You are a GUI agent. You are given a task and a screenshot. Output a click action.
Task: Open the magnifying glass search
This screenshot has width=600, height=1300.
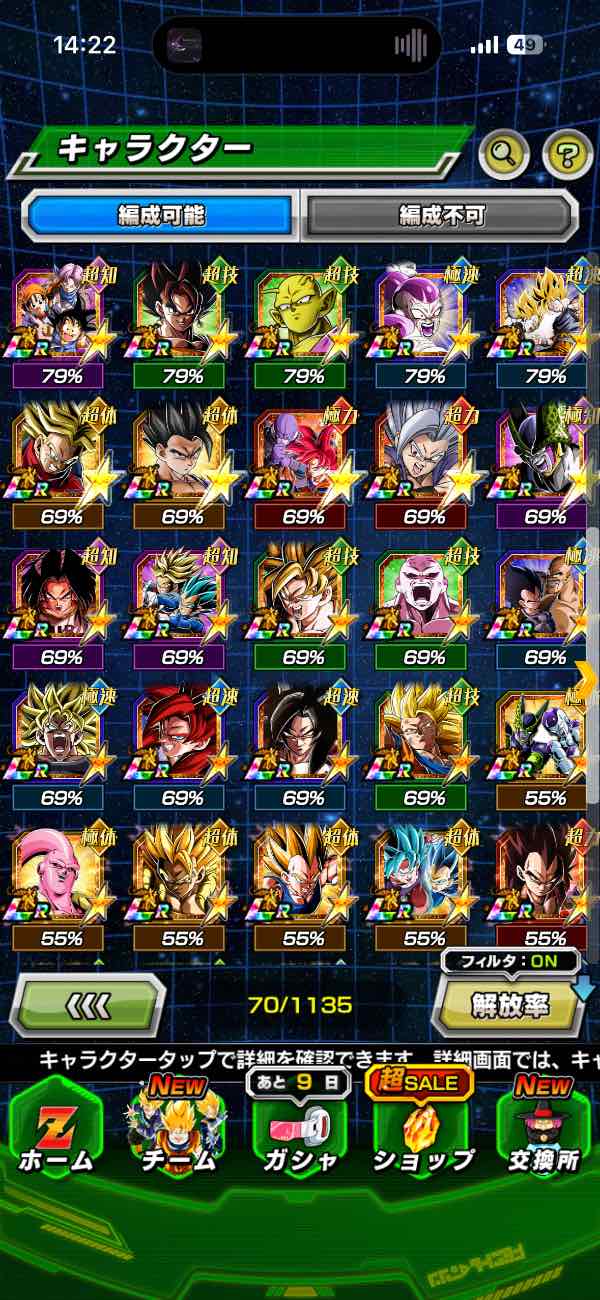504,153
